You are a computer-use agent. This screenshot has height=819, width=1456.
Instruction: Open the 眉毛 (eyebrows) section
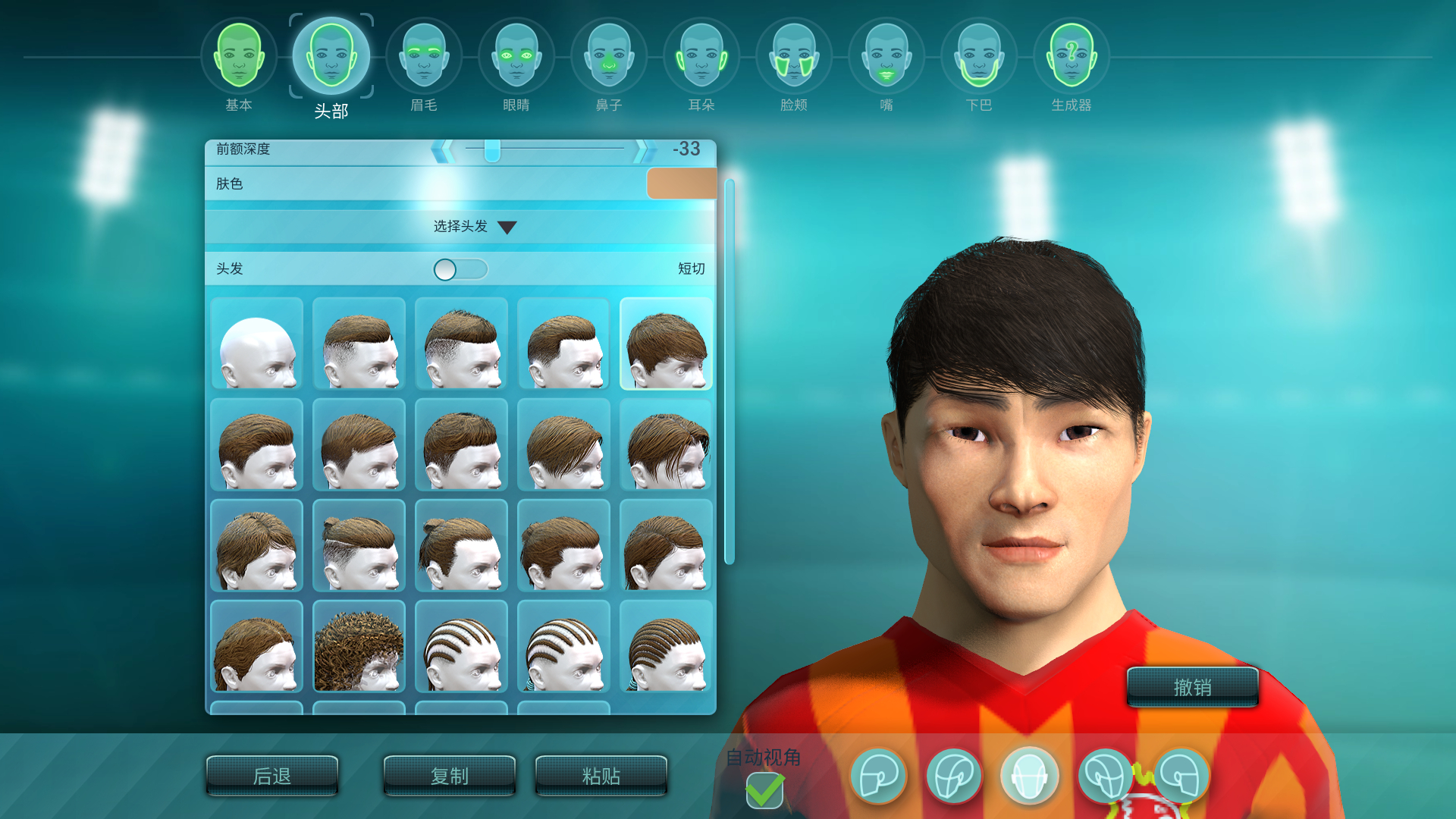coord(423,57)
